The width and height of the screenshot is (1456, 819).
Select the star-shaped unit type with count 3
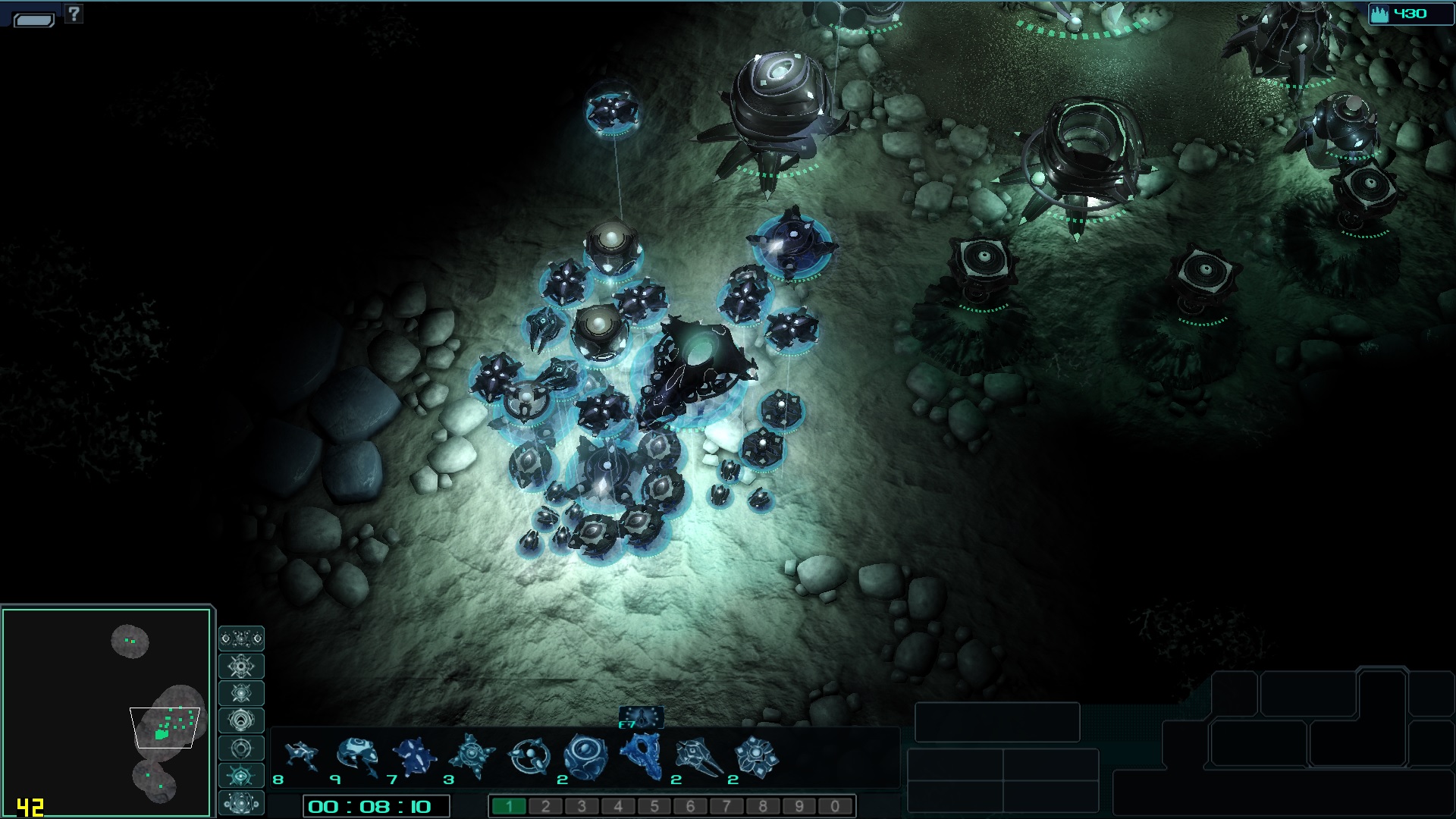[471, 758]
